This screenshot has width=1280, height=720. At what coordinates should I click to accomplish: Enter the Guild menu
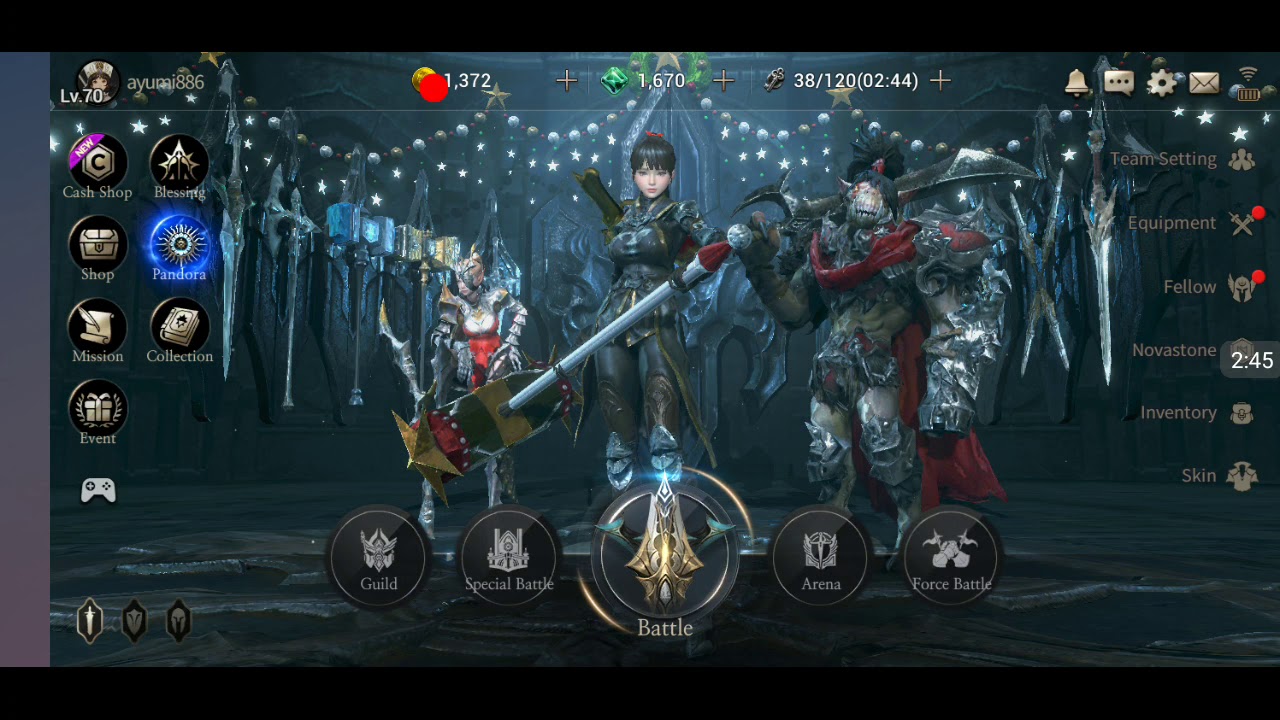(x=379, y=556)
